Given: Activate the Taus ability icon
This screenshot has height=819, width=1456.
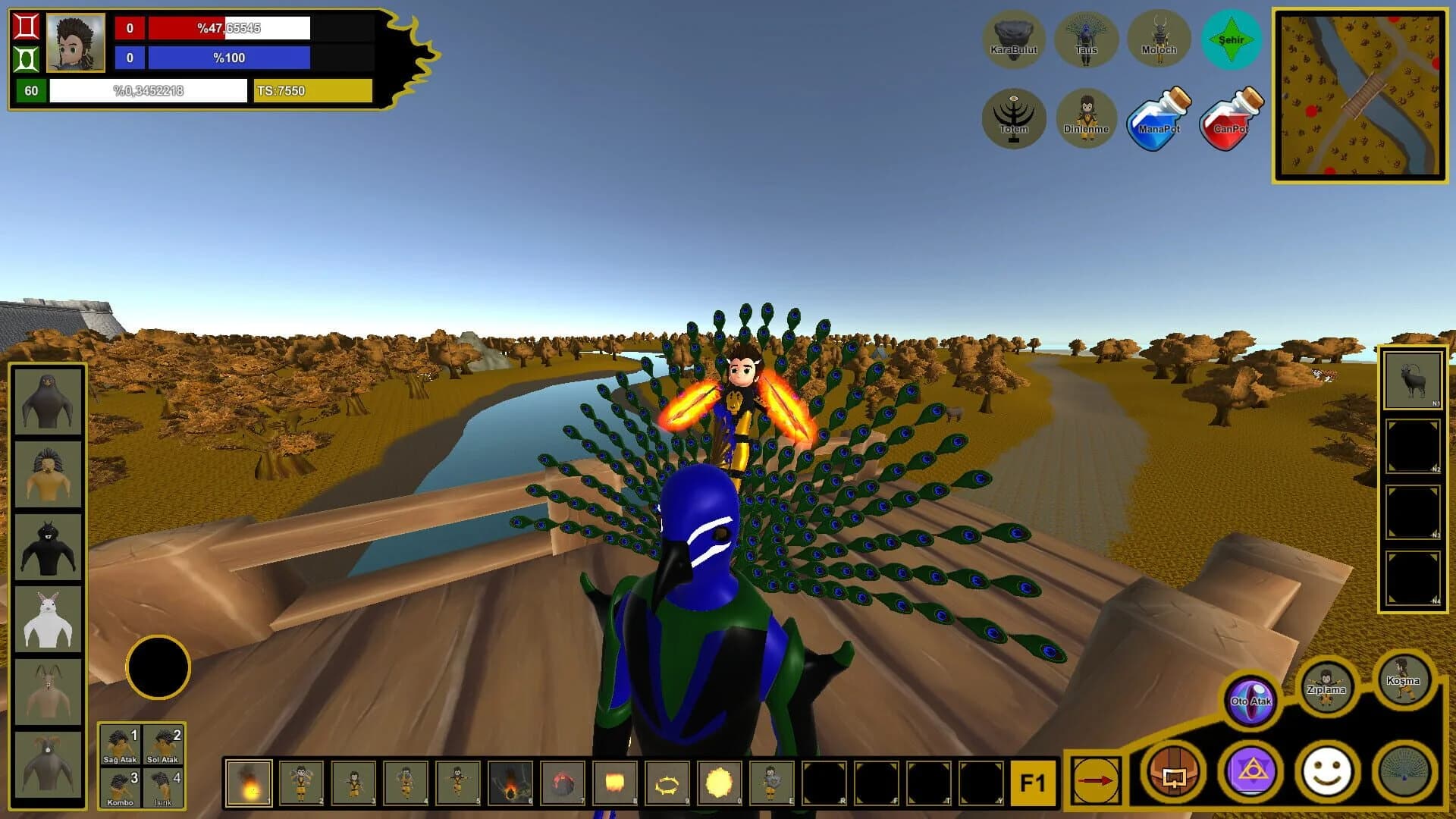Looking at the screenshot, I should [1087, 39].
